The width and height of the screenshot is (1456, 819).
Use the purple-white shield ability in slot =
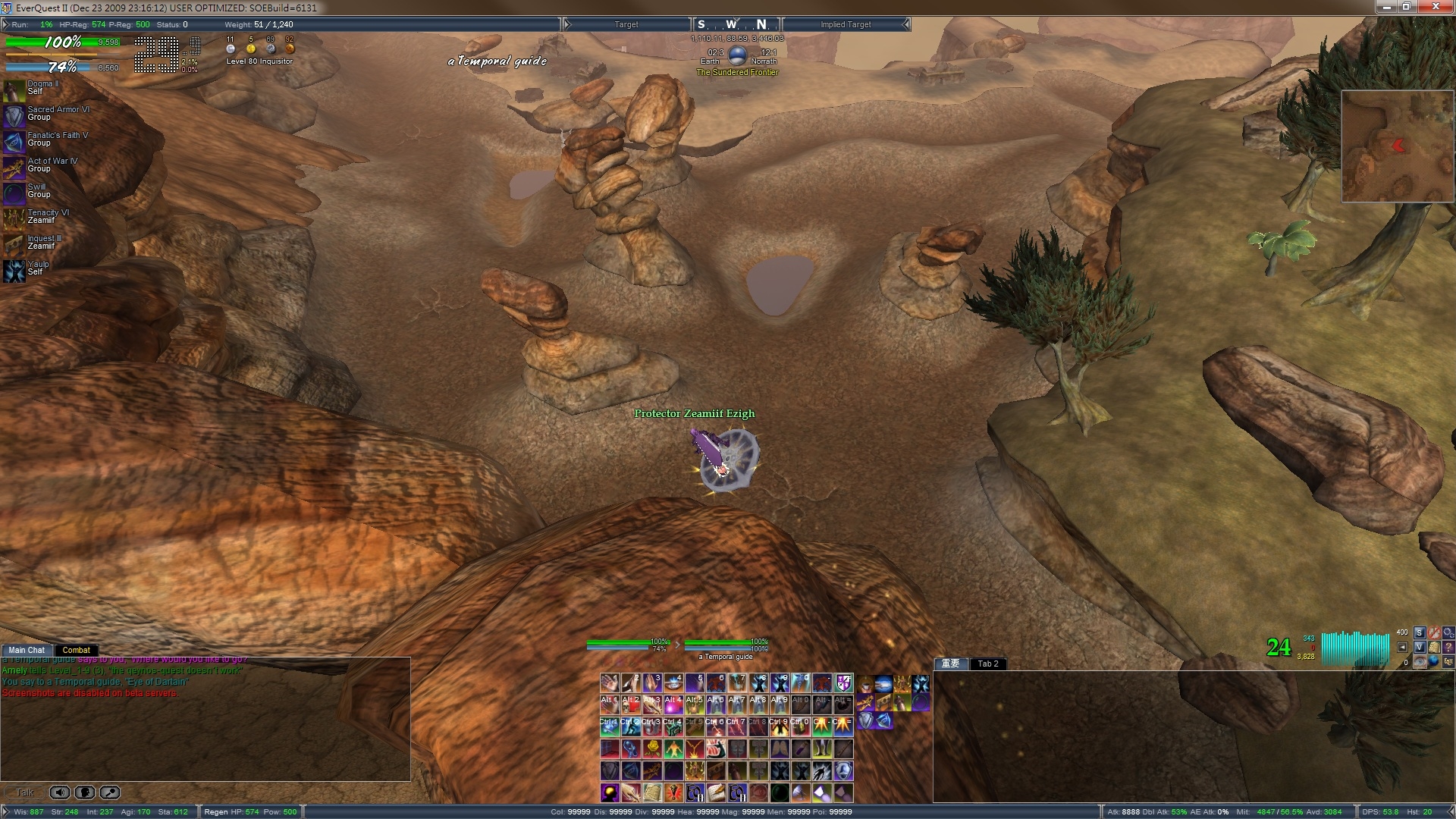843,683
